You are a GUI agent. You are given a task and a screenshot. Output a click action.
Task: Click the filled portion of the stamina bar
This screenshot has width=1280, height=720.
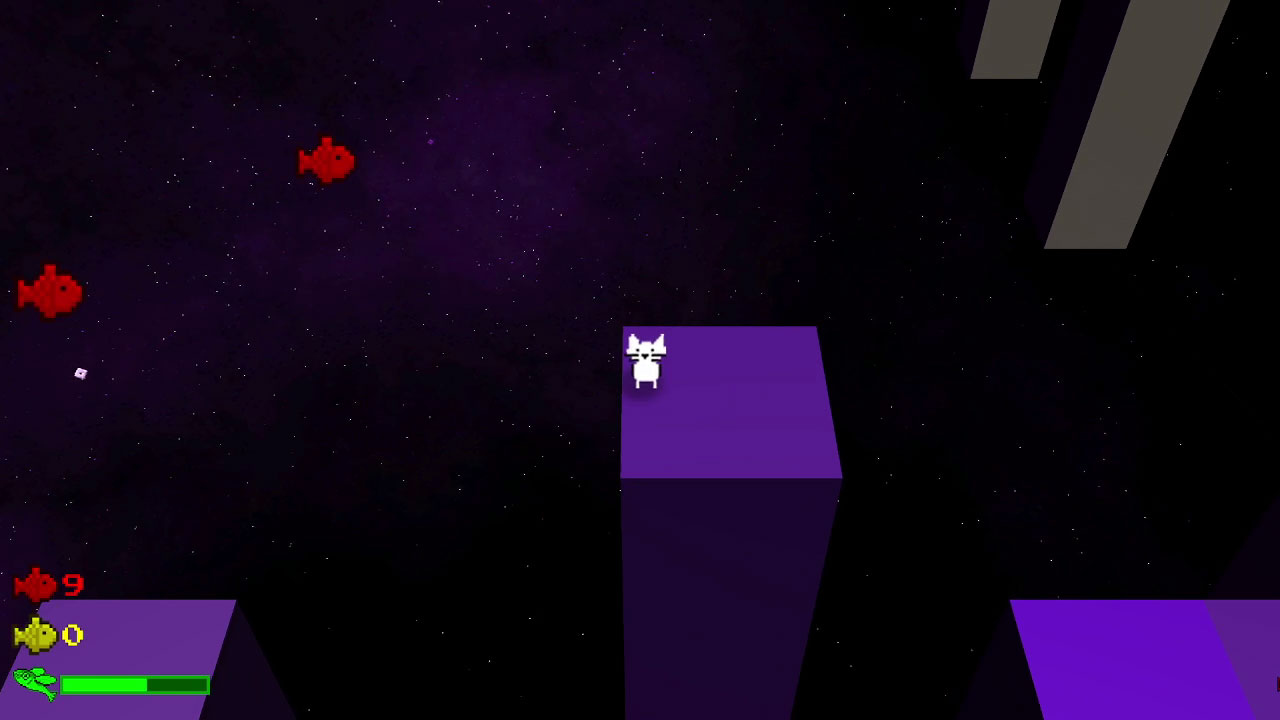click(105, 685)
